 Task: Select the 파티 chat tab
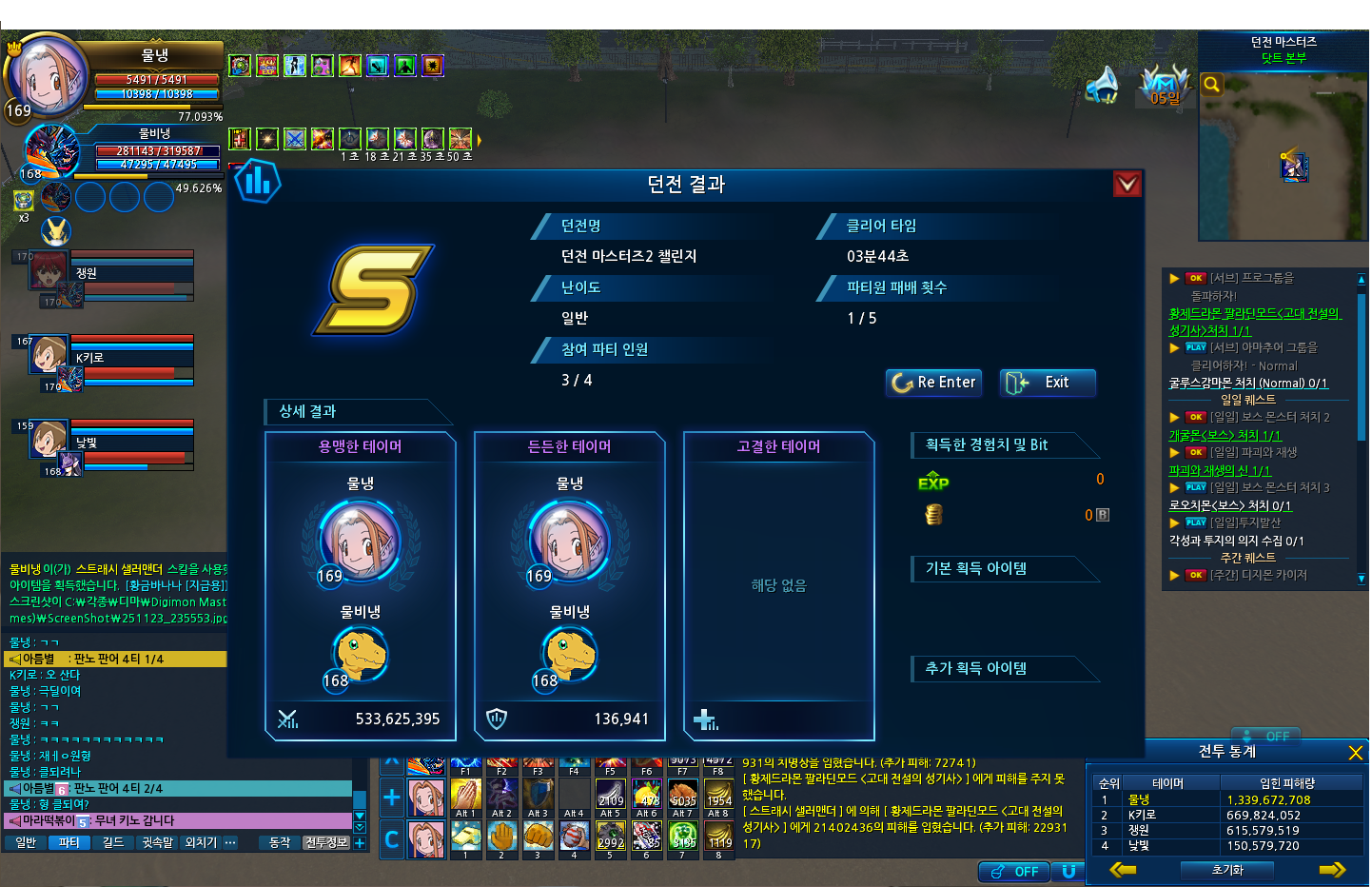tap(69, 842)
